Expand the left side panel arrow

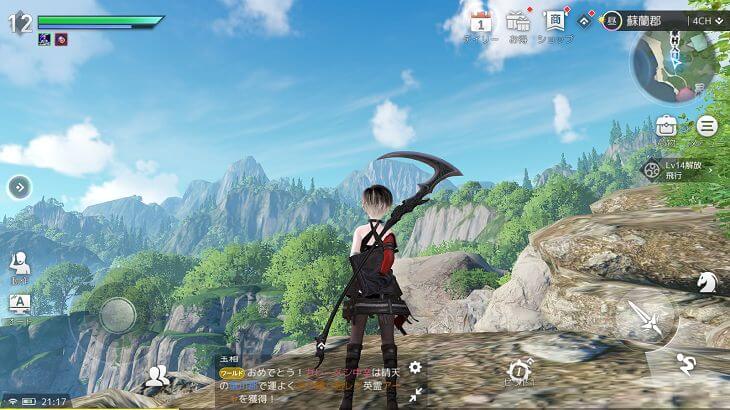[19, 187]
